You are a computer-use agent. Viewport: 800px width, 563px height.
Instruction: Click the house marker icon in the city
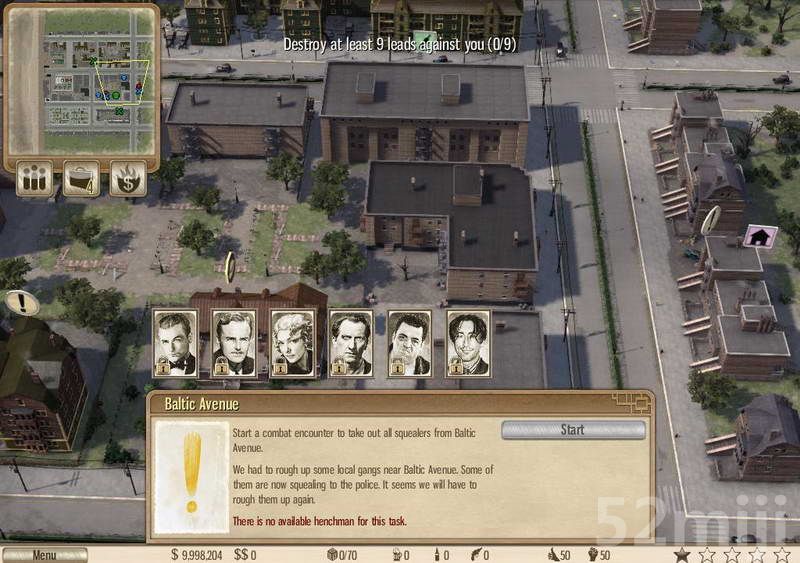click(x=760, y=238)
